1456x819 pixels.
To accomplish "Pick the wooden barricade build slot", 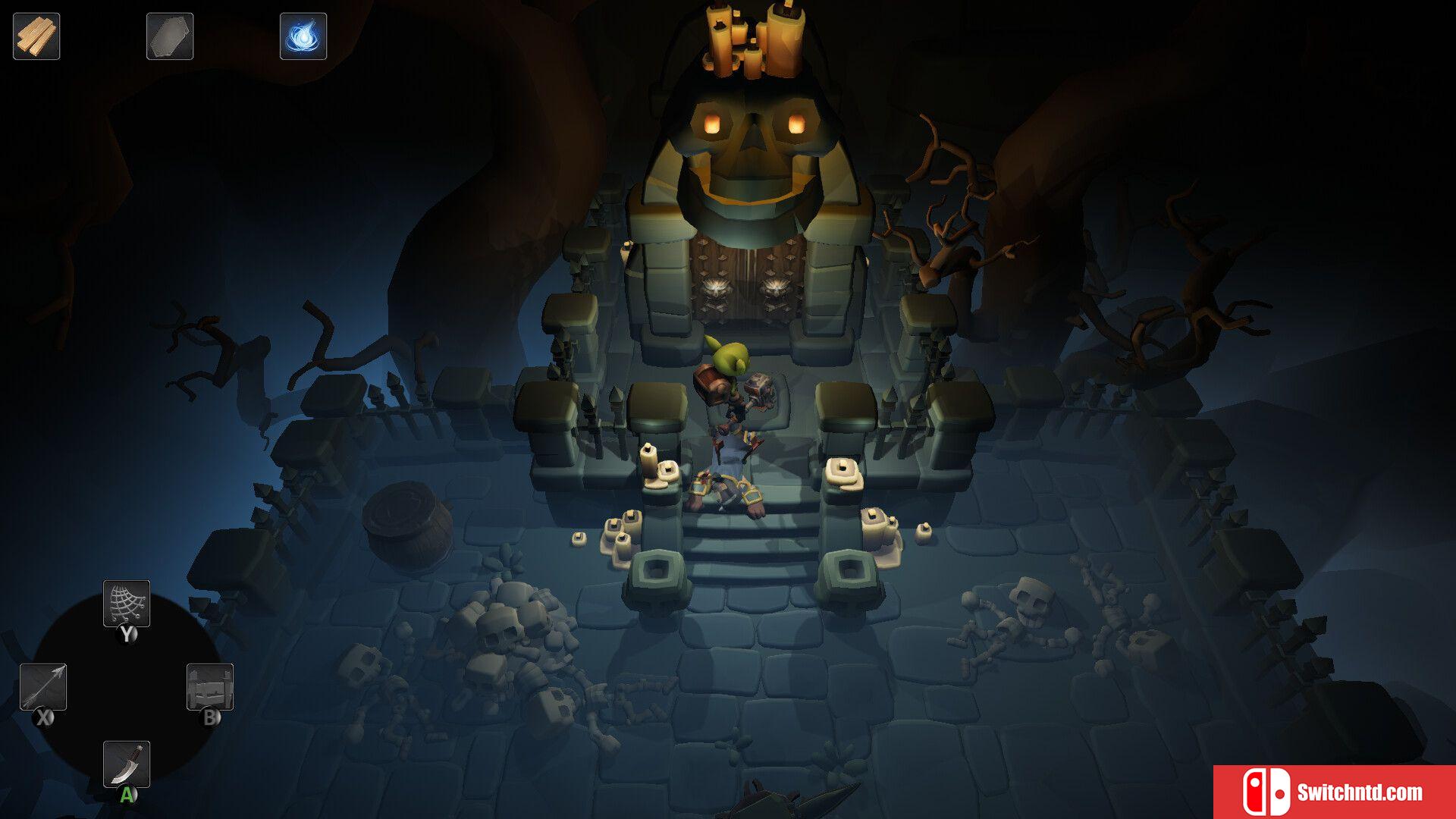I will click(x=210, y=687).
